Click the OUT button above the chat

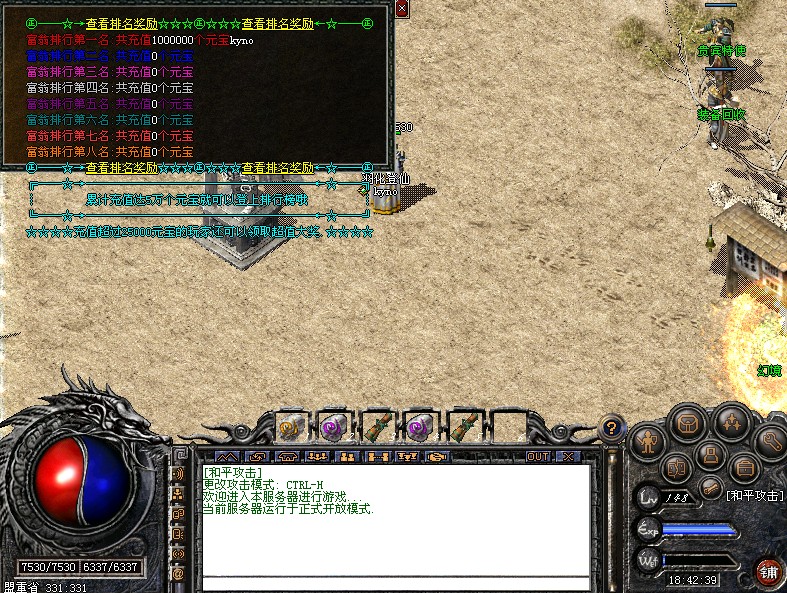tap(538, 456)
